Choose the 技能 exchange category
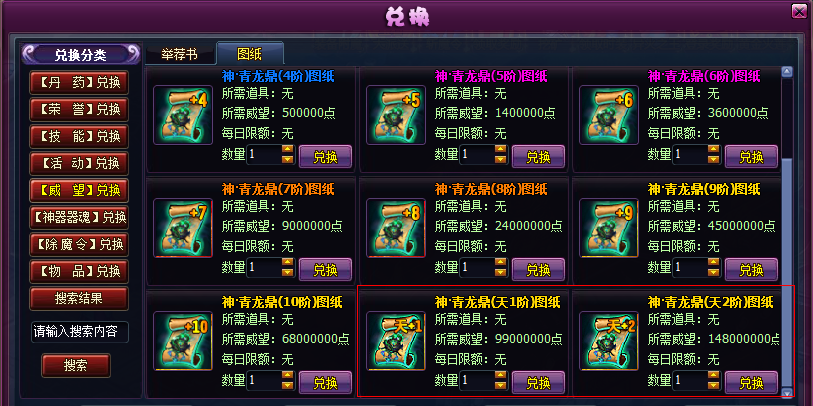This screenshot has width=813, height=406. pos(80,135)
